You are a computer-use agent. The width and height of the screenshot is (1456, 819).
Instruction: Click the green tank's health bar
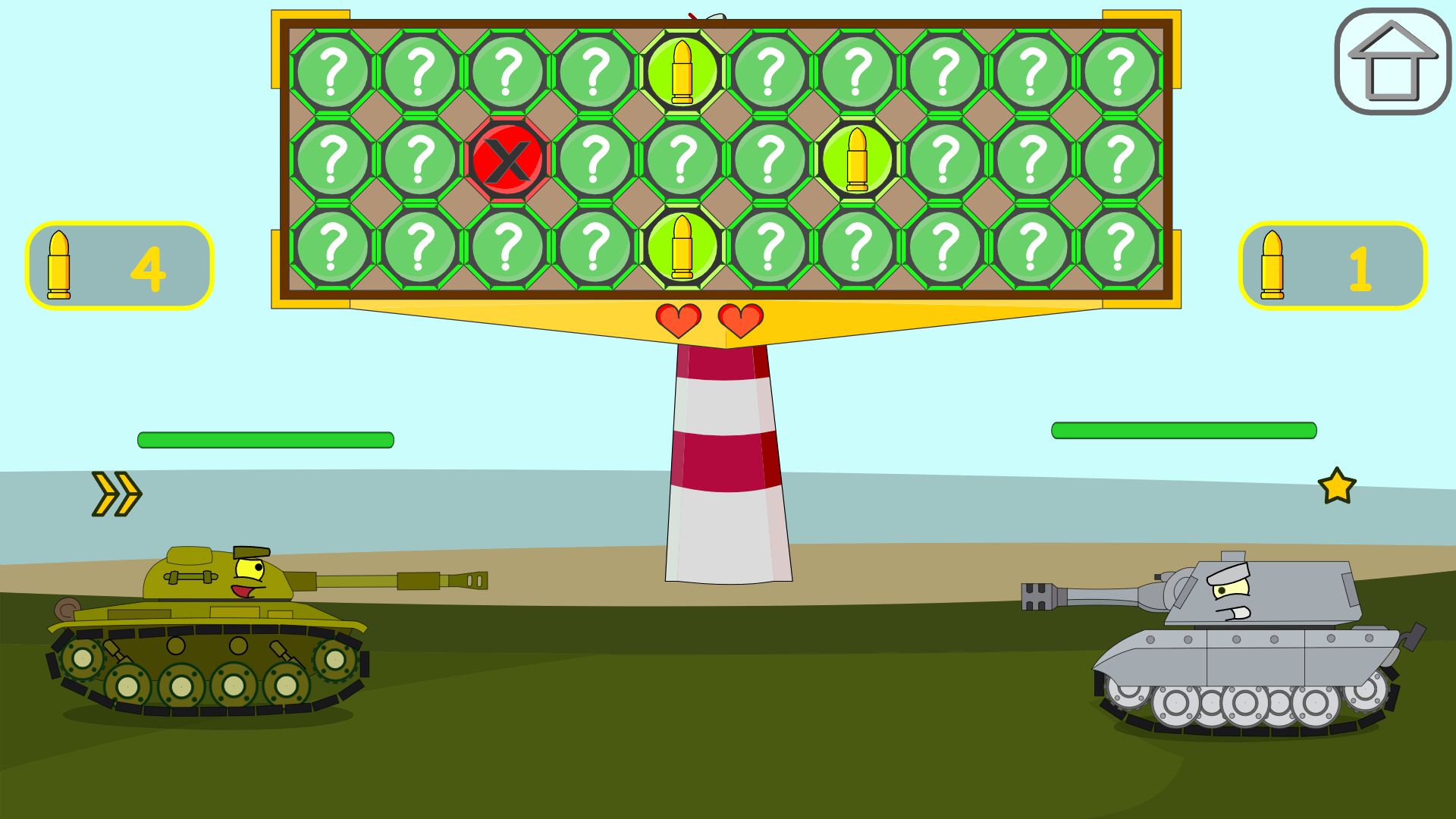(x=265, y=437)
